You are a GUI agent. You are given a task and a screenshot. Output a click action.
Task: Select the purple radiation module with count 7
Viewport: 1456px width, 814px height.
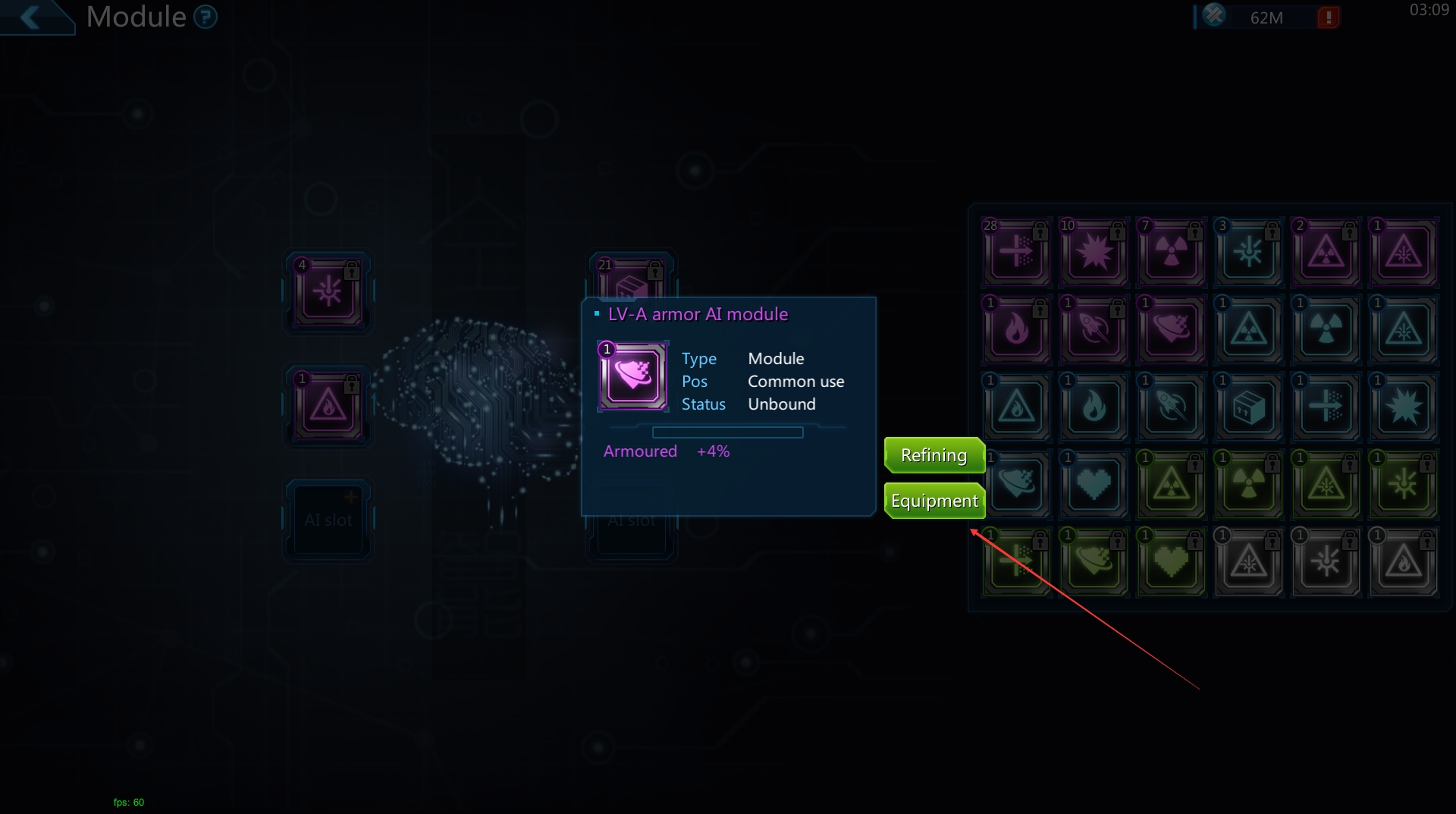coord(1171,253)
